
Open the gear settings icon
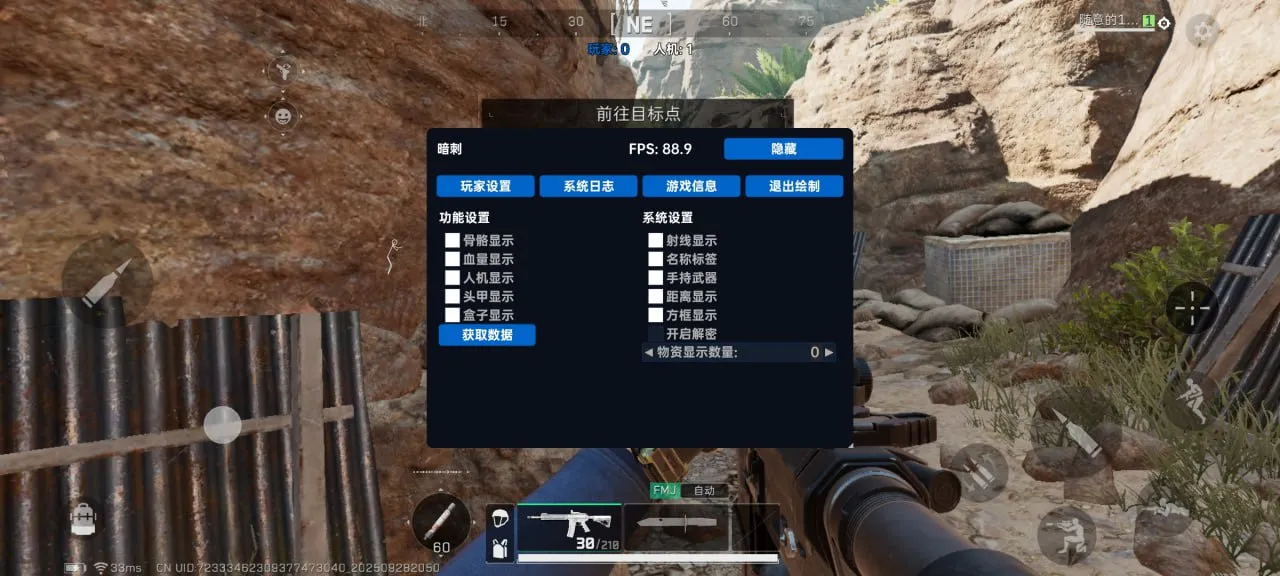click(1200, 30)
